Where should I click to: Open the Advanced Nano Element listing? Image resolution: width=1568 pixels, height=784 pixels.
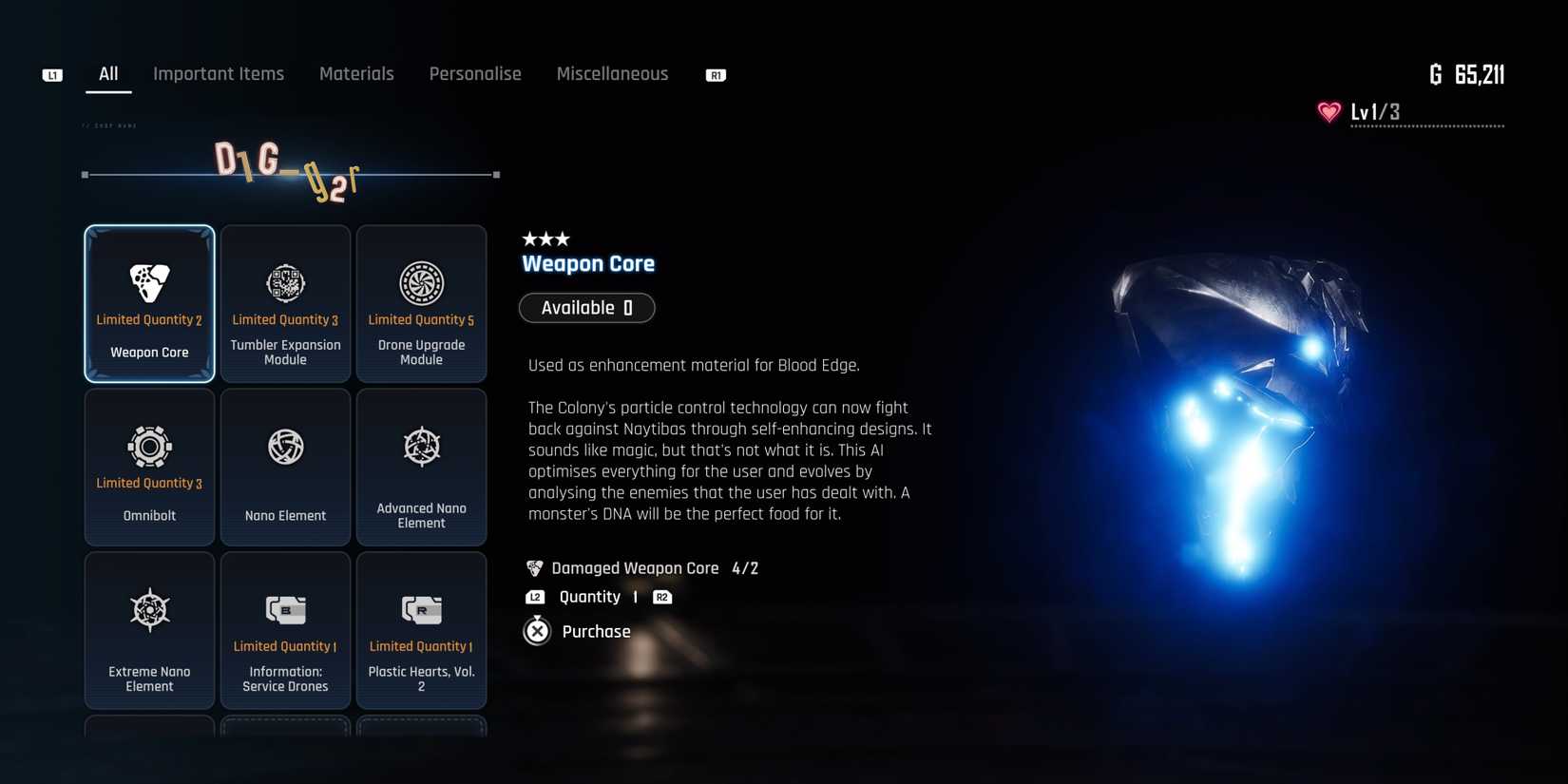pyautogui.click(x=421, y=466)
